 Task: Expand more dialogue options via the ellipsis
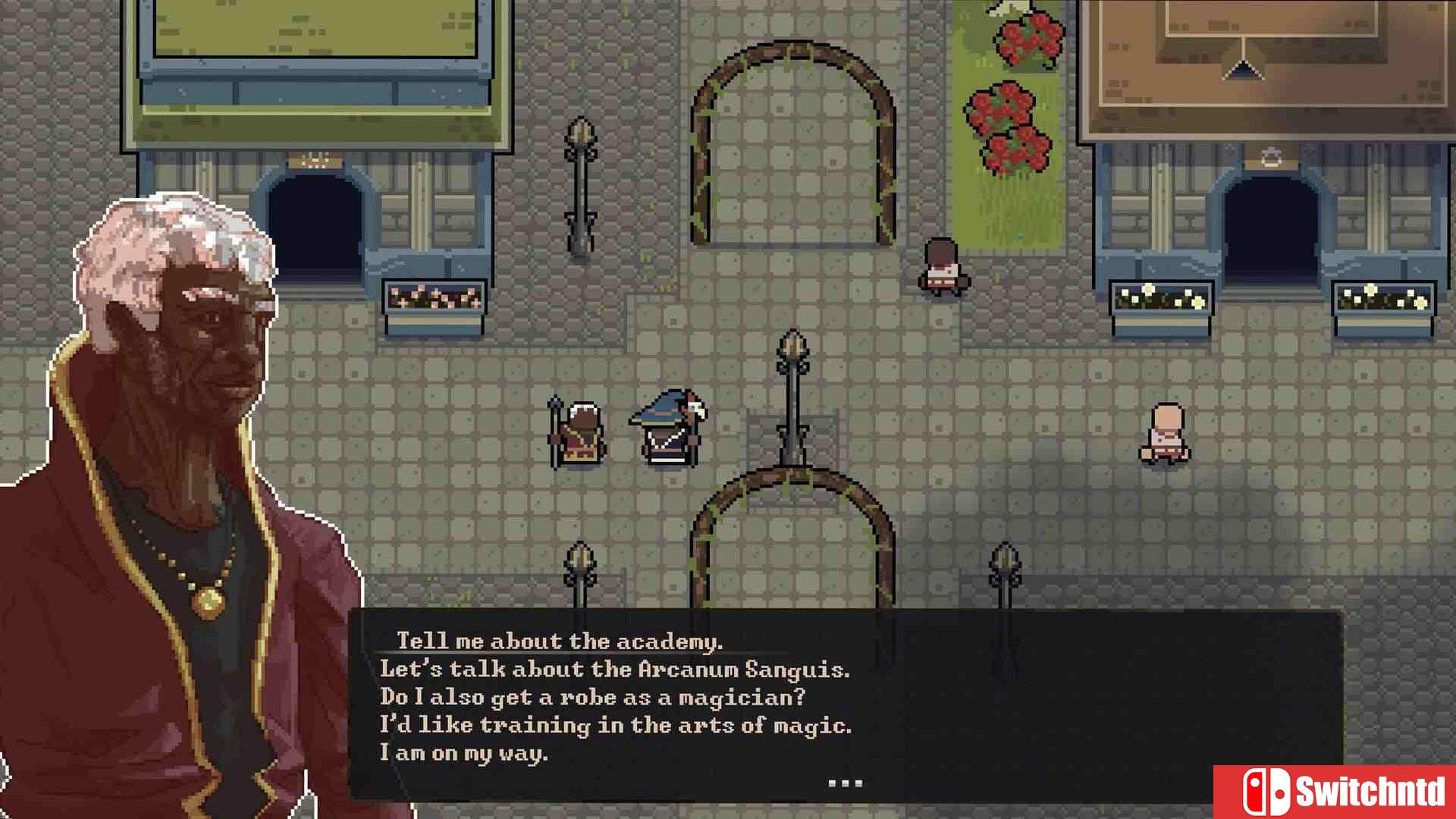847,781
